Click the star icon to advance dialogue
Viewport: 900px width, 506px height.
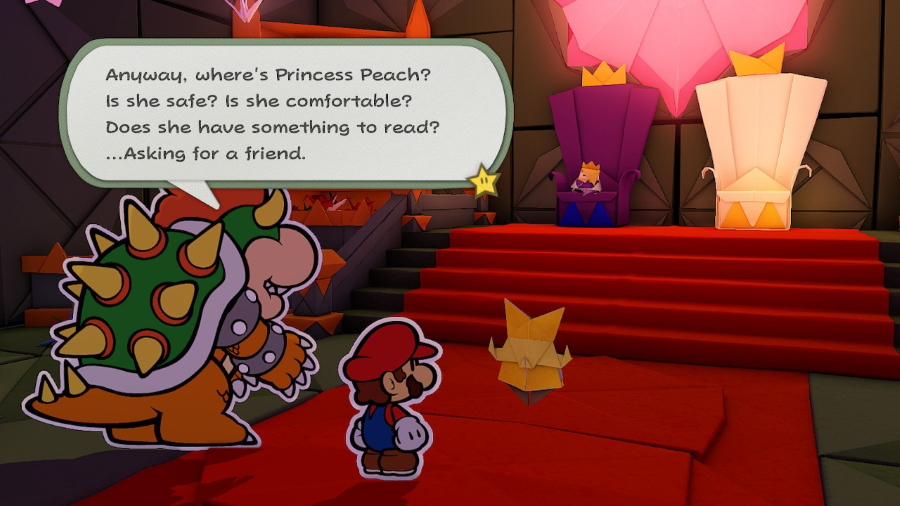485,180
